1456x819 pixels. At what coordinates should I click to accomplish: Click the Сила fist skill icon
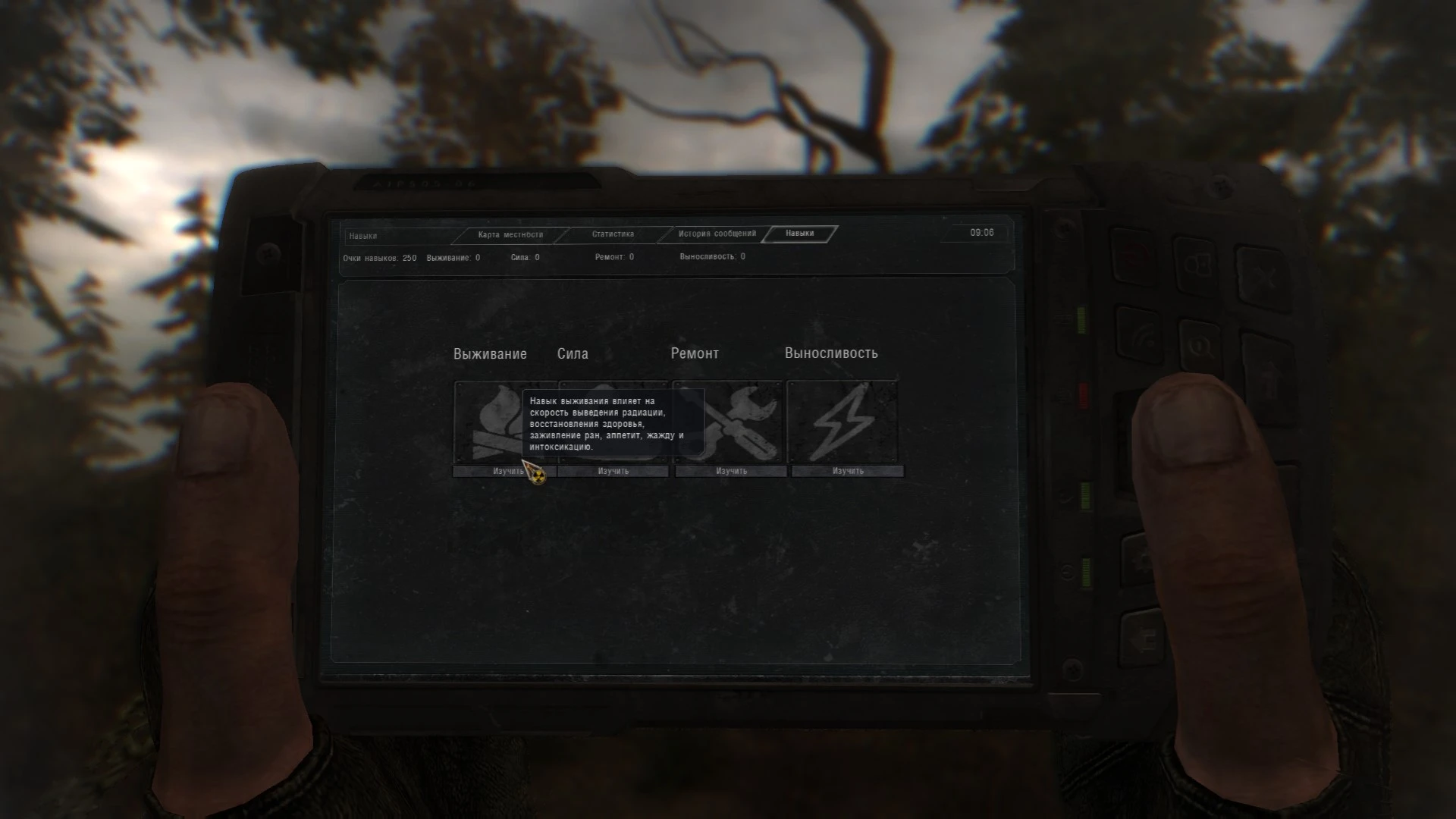(x=613, y=423)
